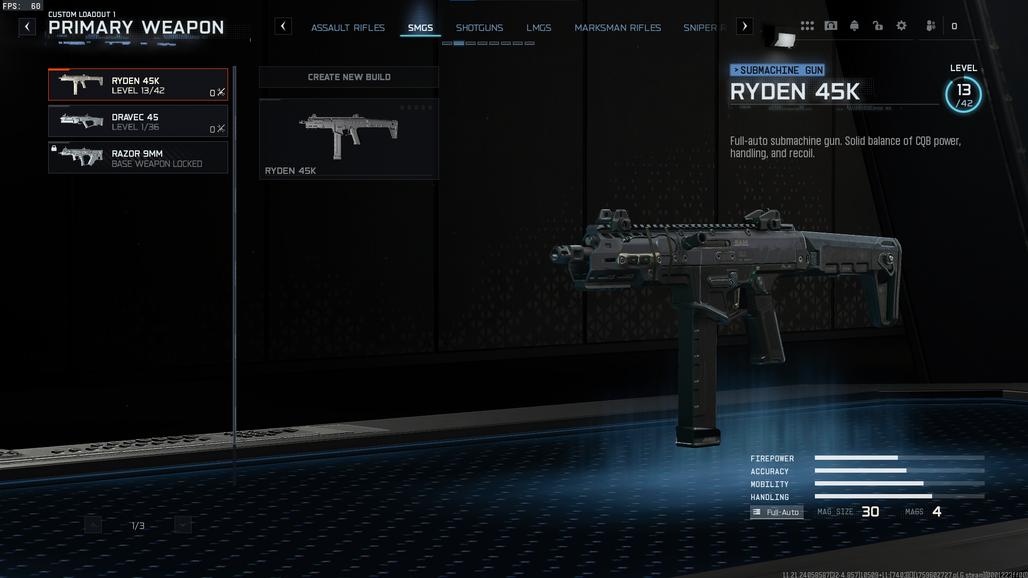Show the LMGs category tab
The width and height of the screenshot is (1028, 578).
pos(539,28)
